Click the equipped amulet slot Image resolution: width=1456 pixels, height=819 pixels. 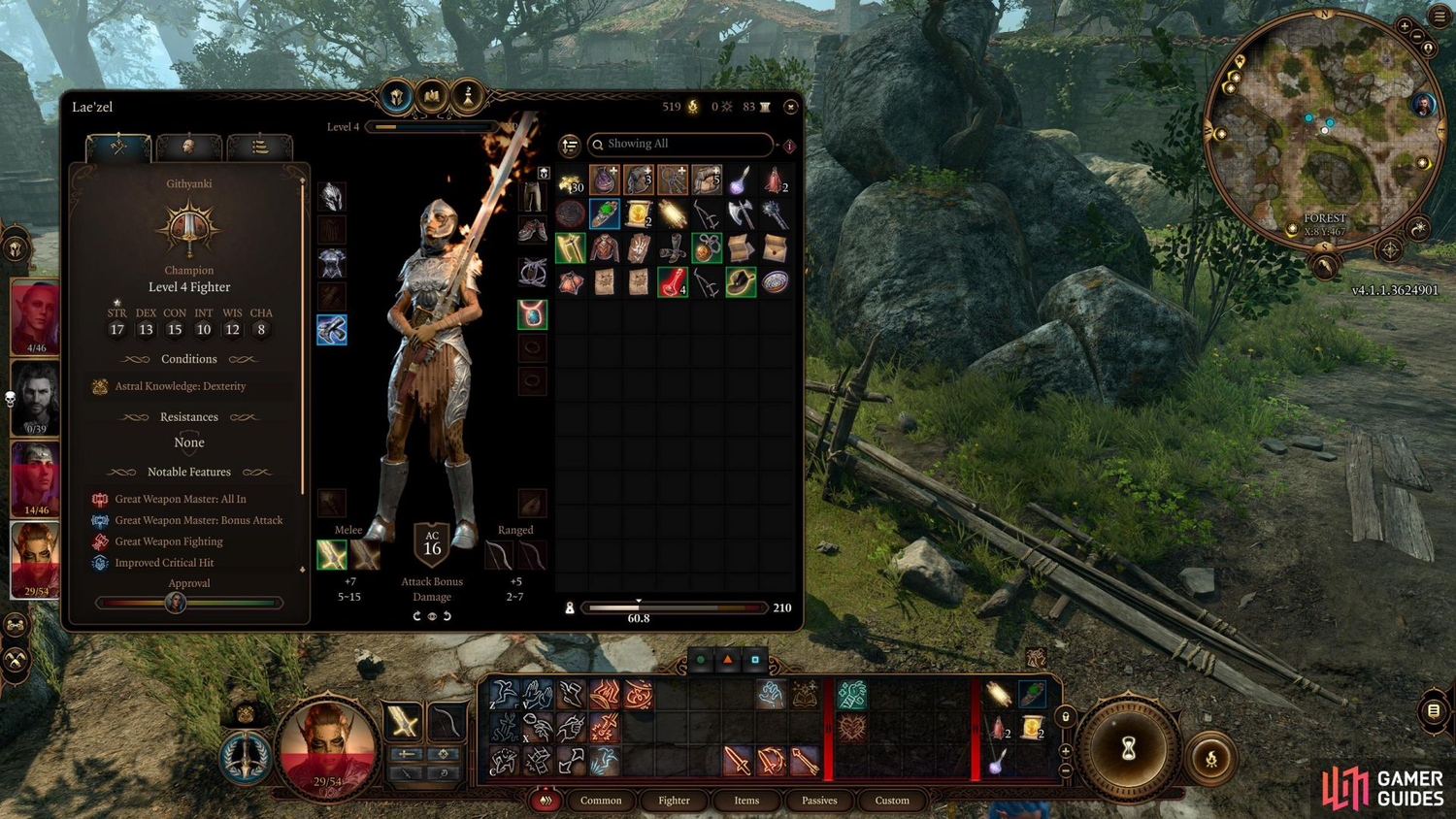pos(532,314)
